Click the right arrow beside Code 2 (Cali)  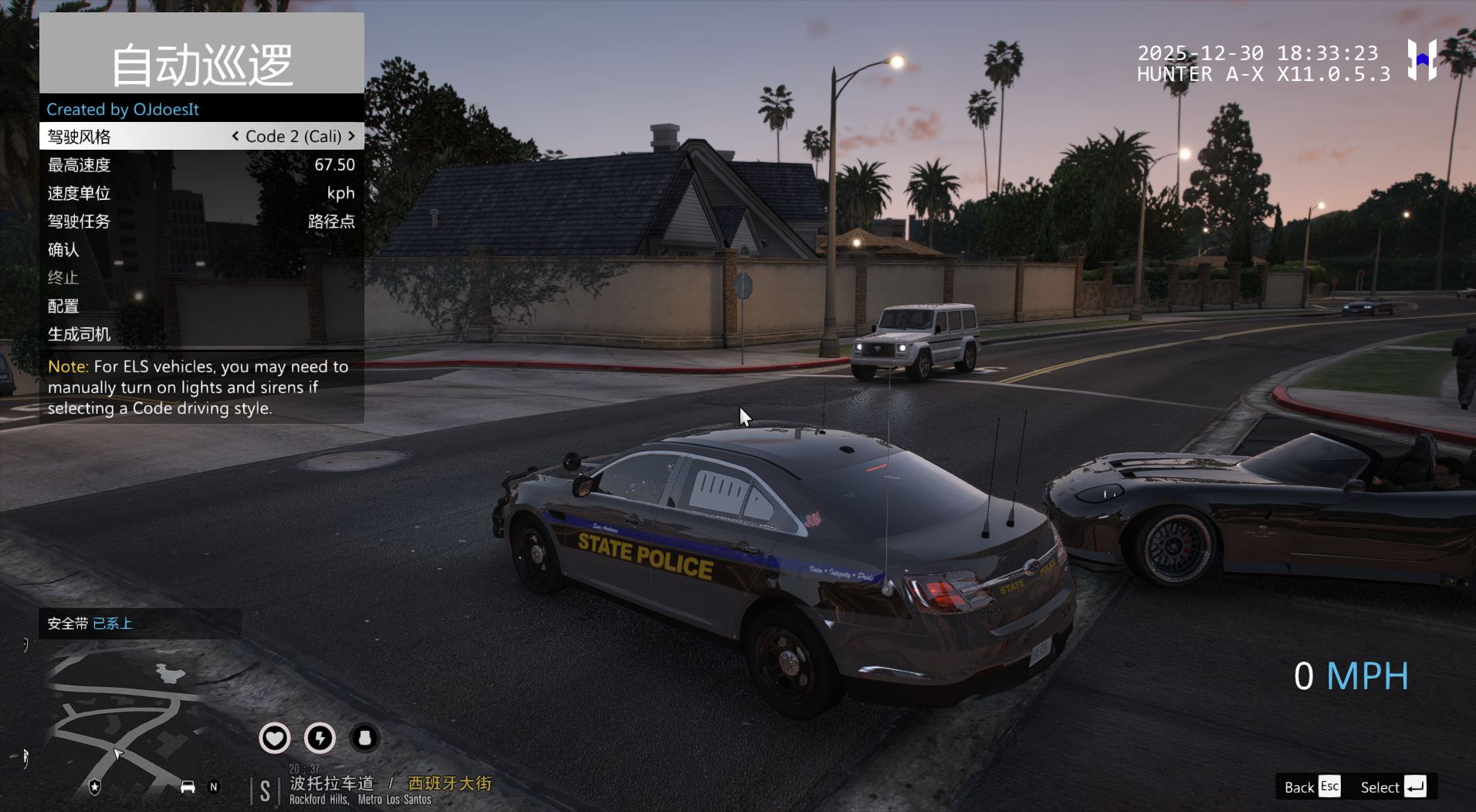click(x=351, y=136)
